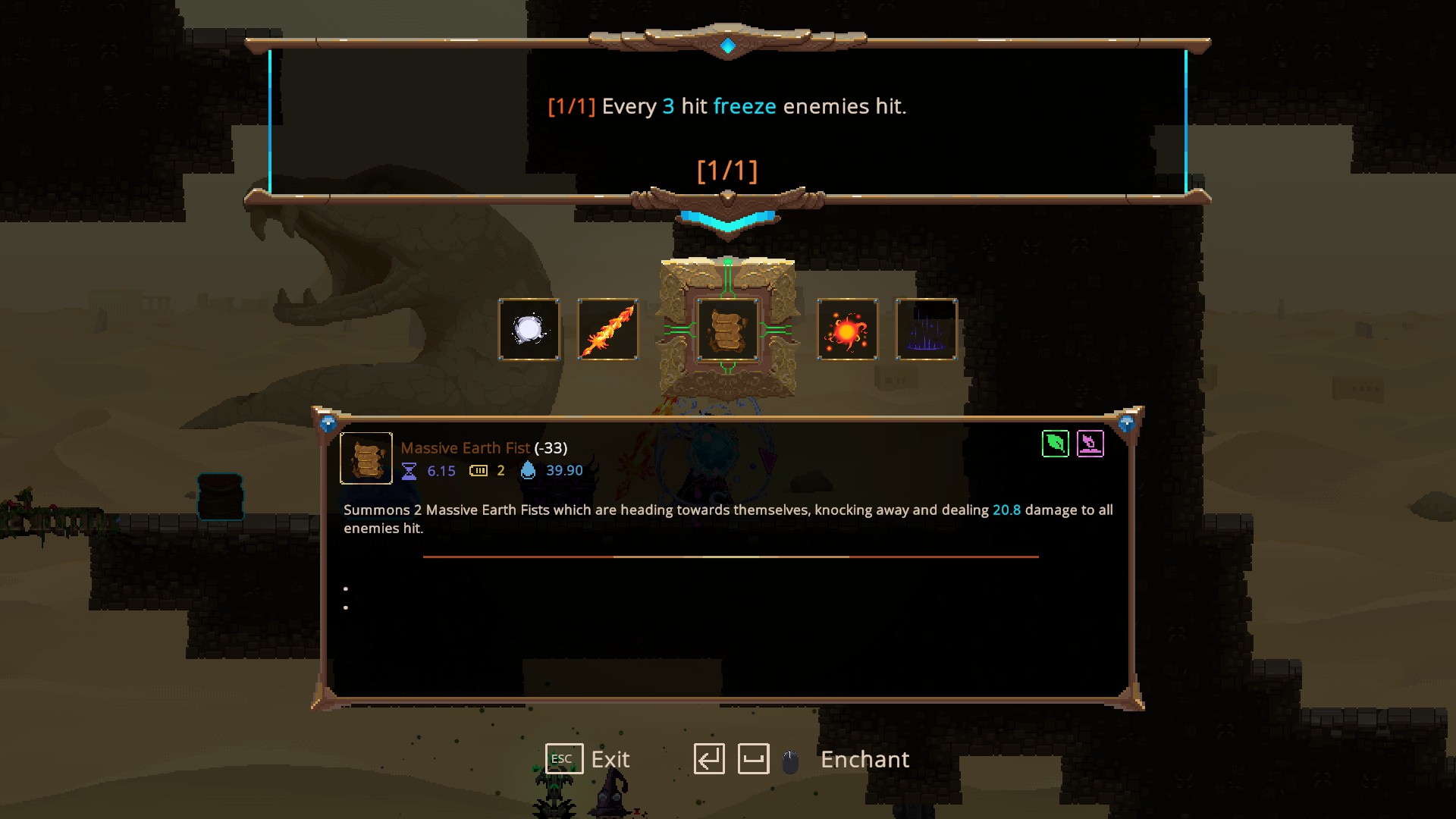1456x819 pixels.
Task: Select the purple lightning spell icon
Action: 927,329
